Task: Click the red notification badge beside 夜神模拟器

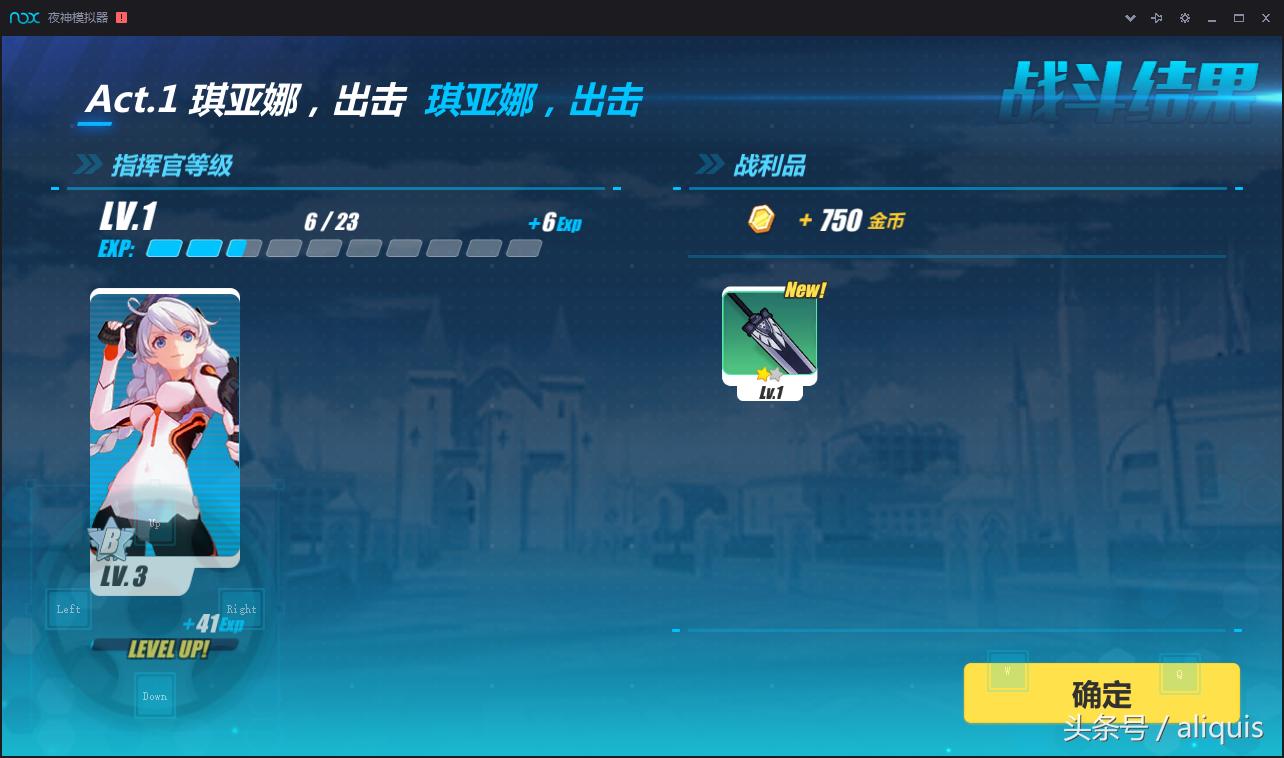Action: pos(123,17)
